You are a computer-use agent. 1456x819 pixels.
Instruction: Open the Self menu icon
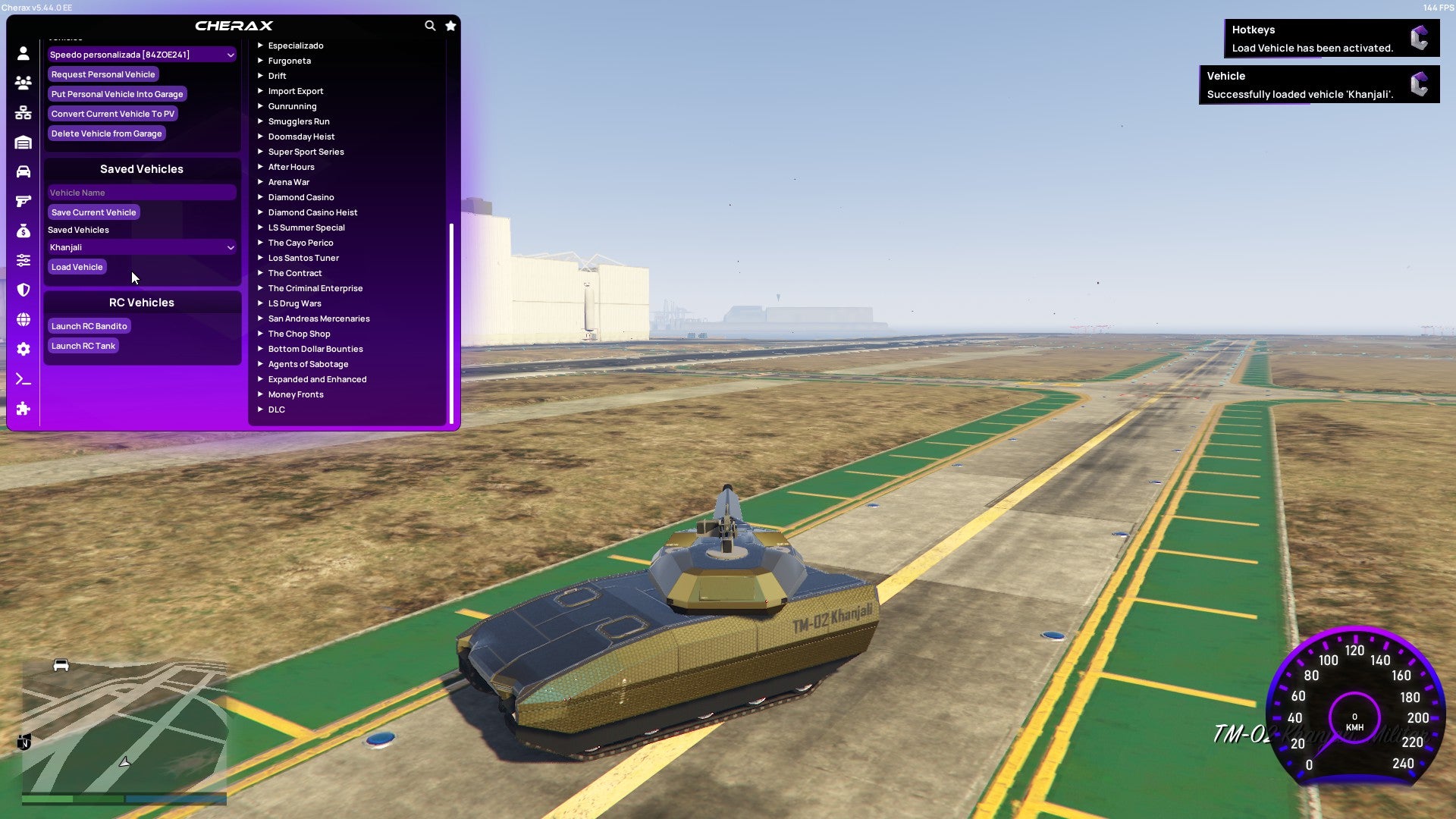click(23, 53)
